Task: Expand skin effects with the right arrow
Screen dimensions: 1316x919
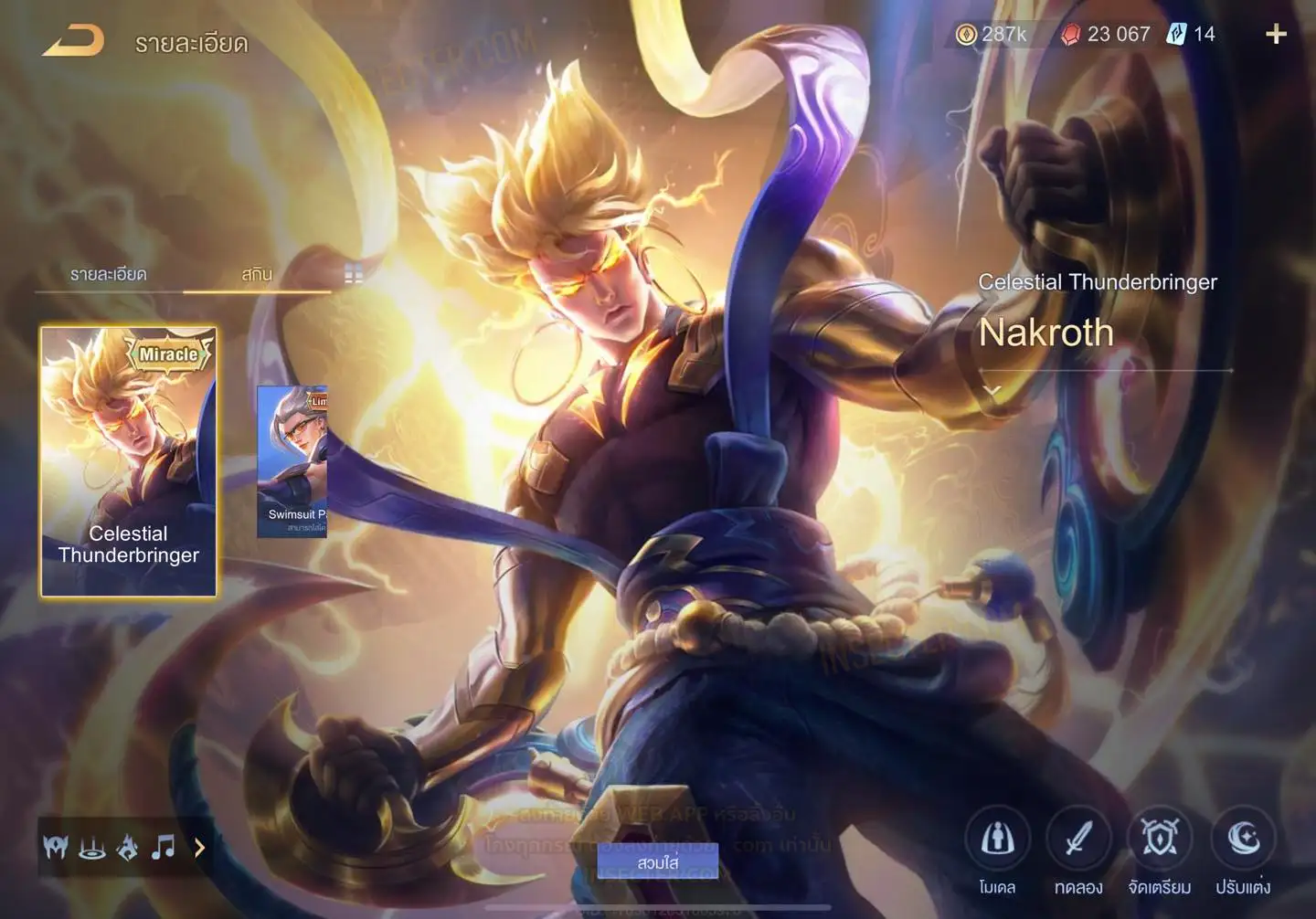Action: (199, 848)
